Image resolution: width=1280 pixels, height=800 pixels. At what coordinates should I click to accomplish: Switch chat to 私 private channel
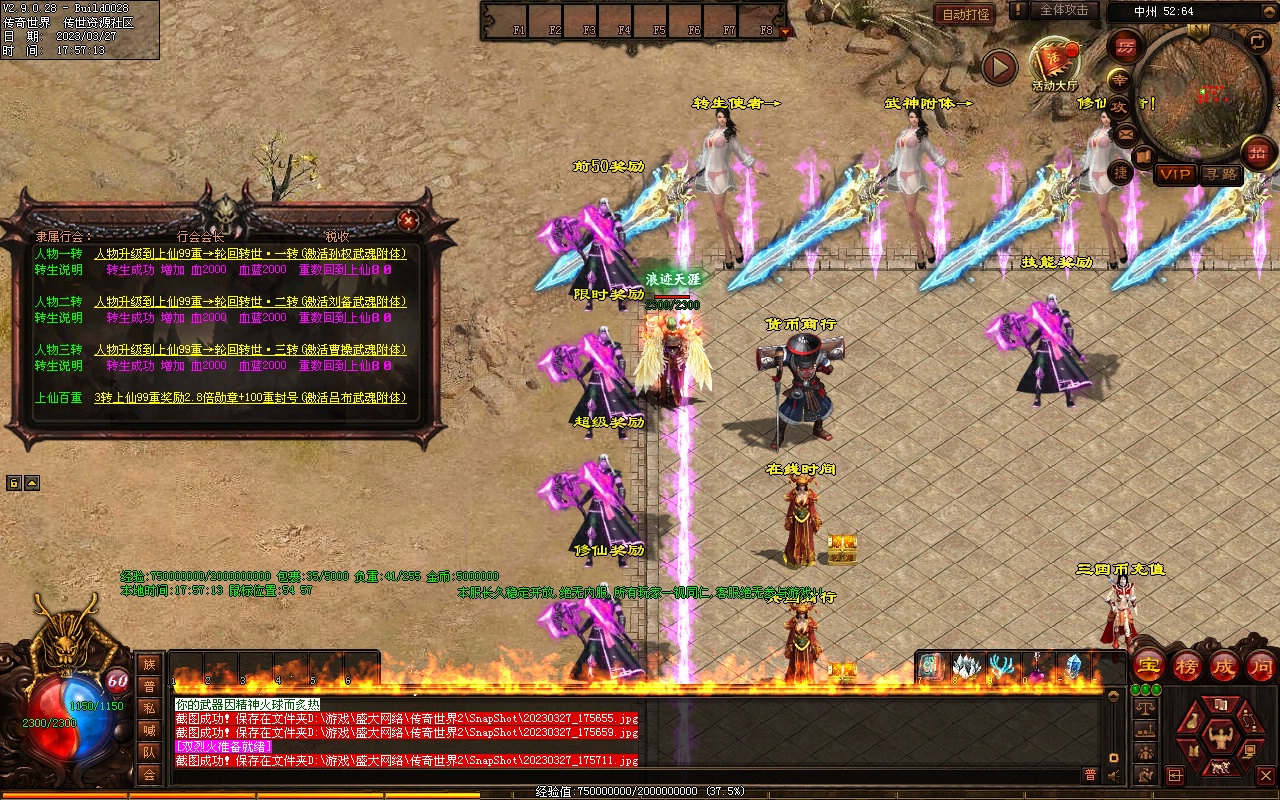[149, 708]
